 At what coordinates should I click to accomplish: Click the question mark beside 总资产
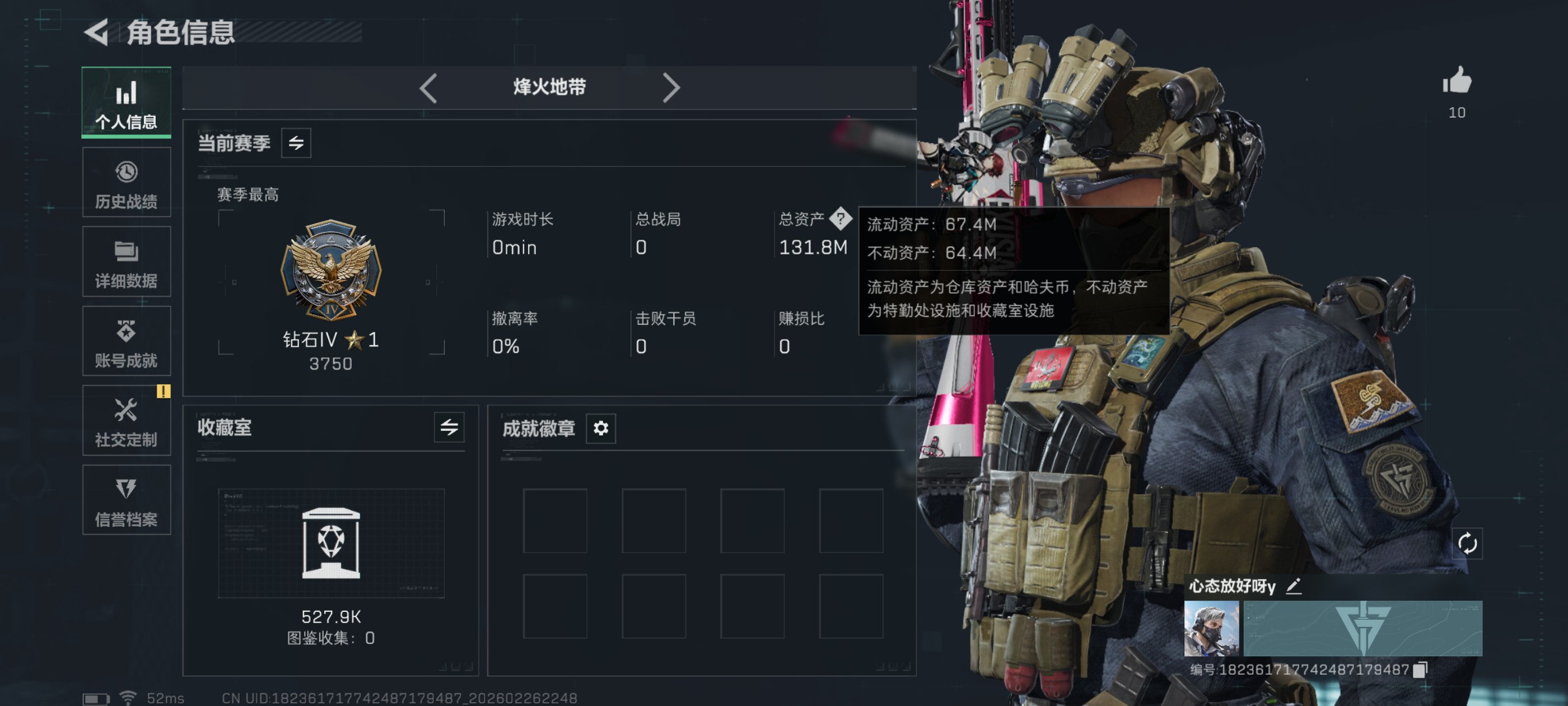[x=840, y=218]
